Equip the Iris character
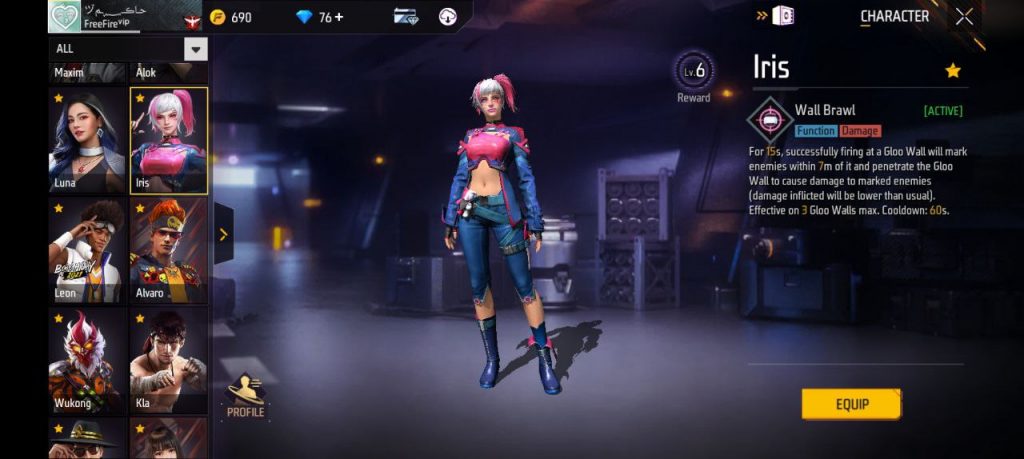The height and width of the screenshot is (459, 1024). click(x=851, y=404)
